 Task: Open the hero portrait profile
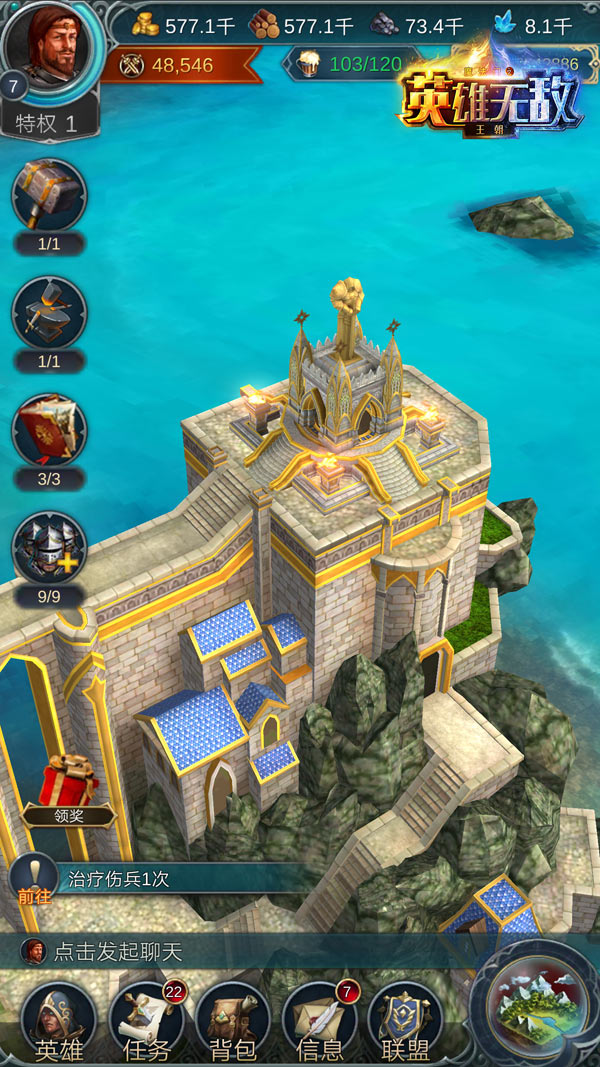[x=52, y=48]
